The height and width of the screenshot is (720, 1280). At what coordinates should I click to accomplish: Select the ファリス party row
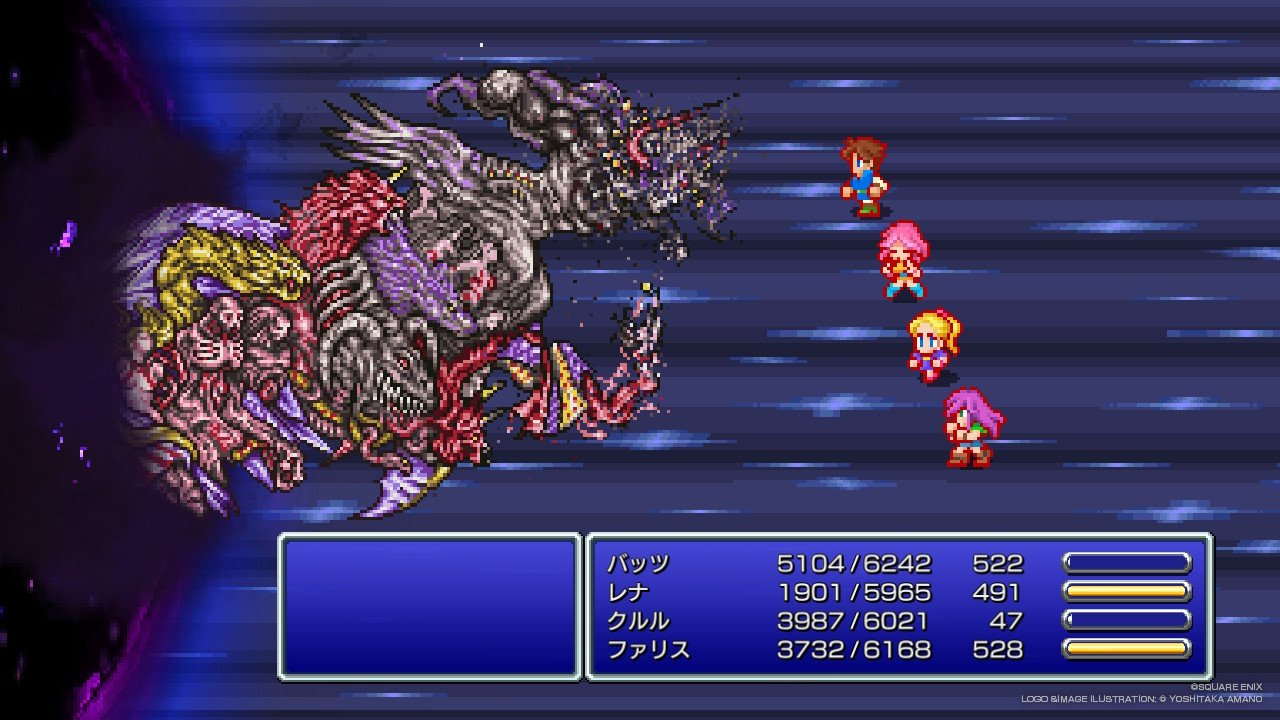pyautogui.click(x=648, y=650)
